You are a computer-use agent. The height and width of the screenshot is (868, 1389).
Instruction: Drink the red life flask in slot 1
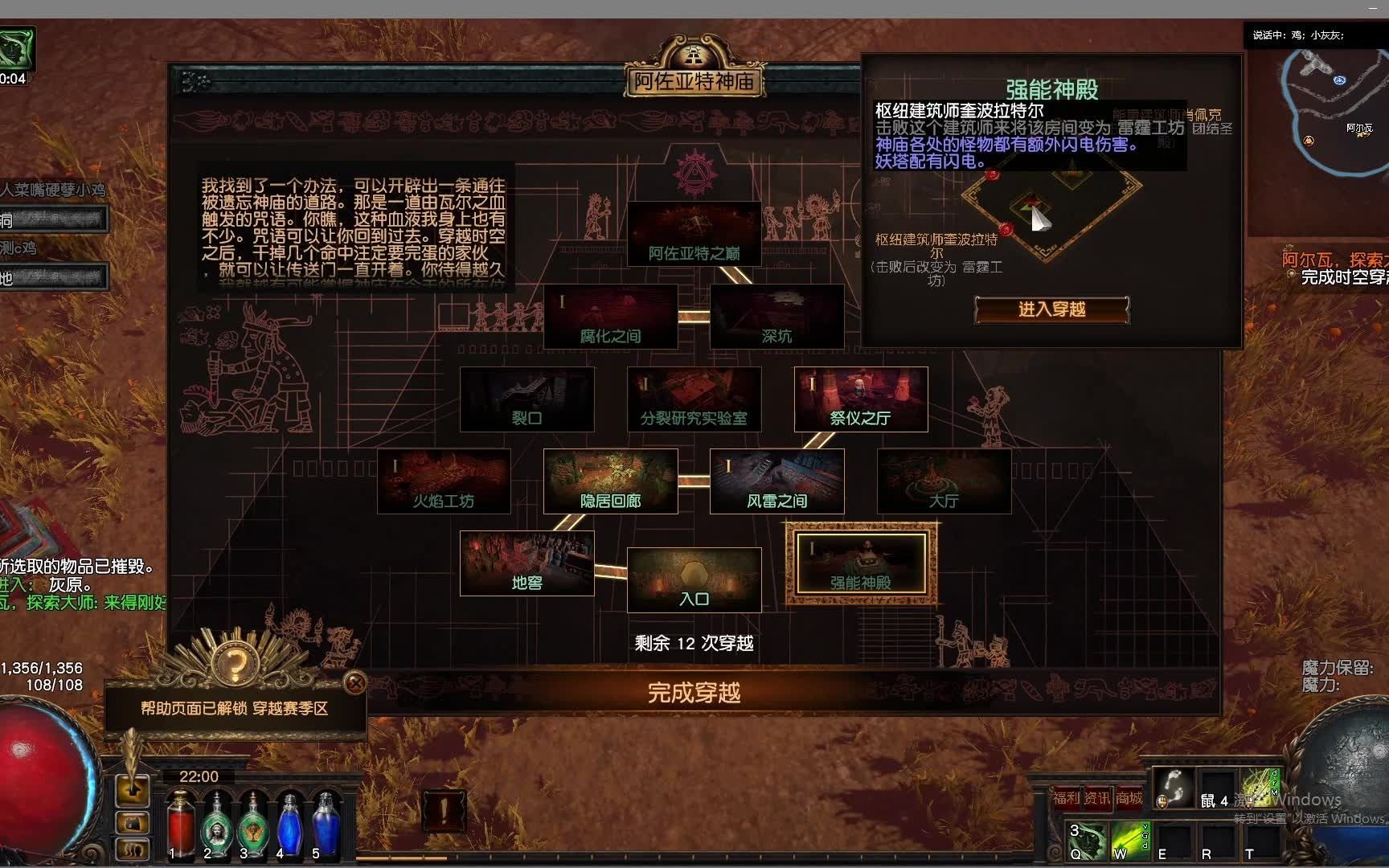(182, 826)
